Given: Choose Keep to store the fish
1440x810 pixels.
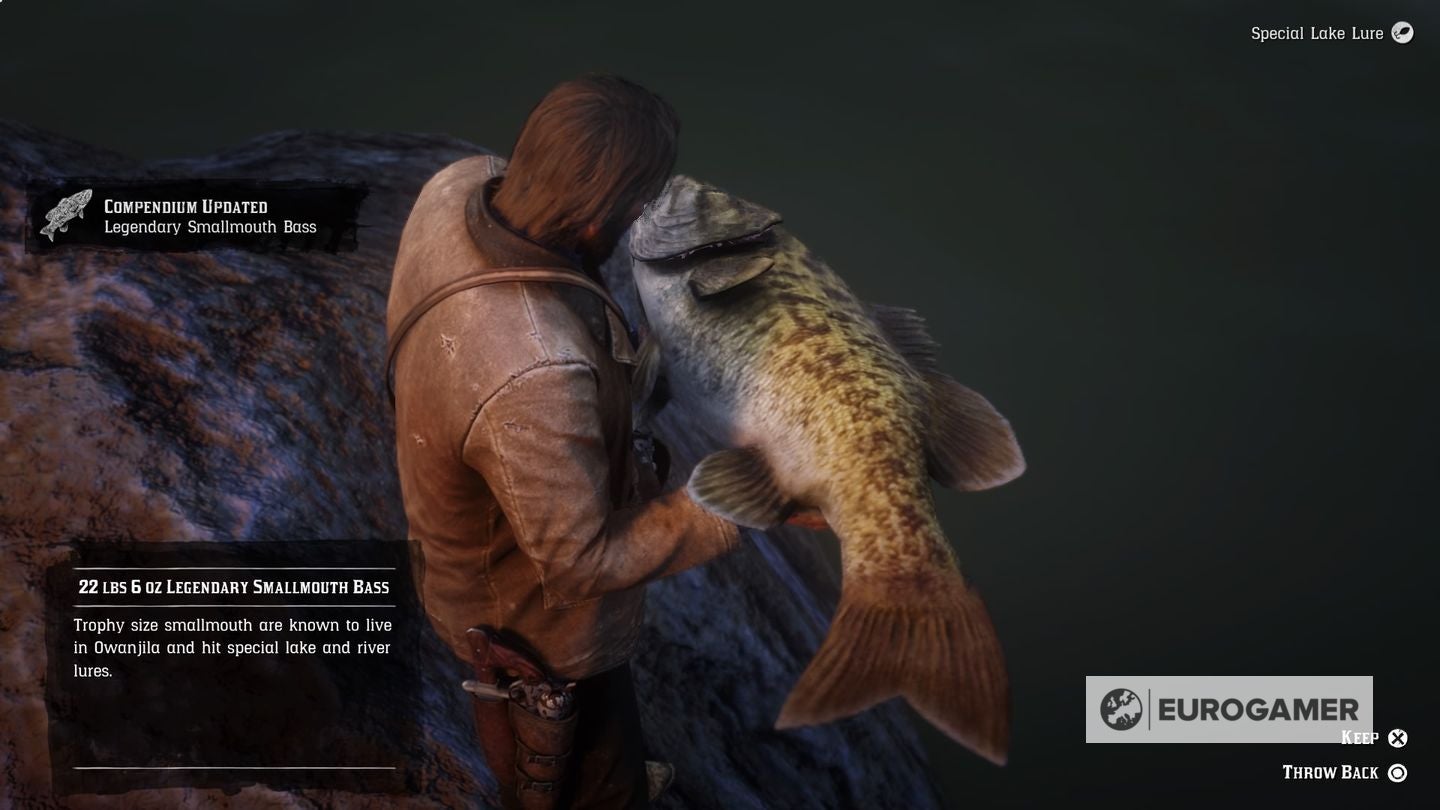Looking at the screenshot, I should 1360,738.
